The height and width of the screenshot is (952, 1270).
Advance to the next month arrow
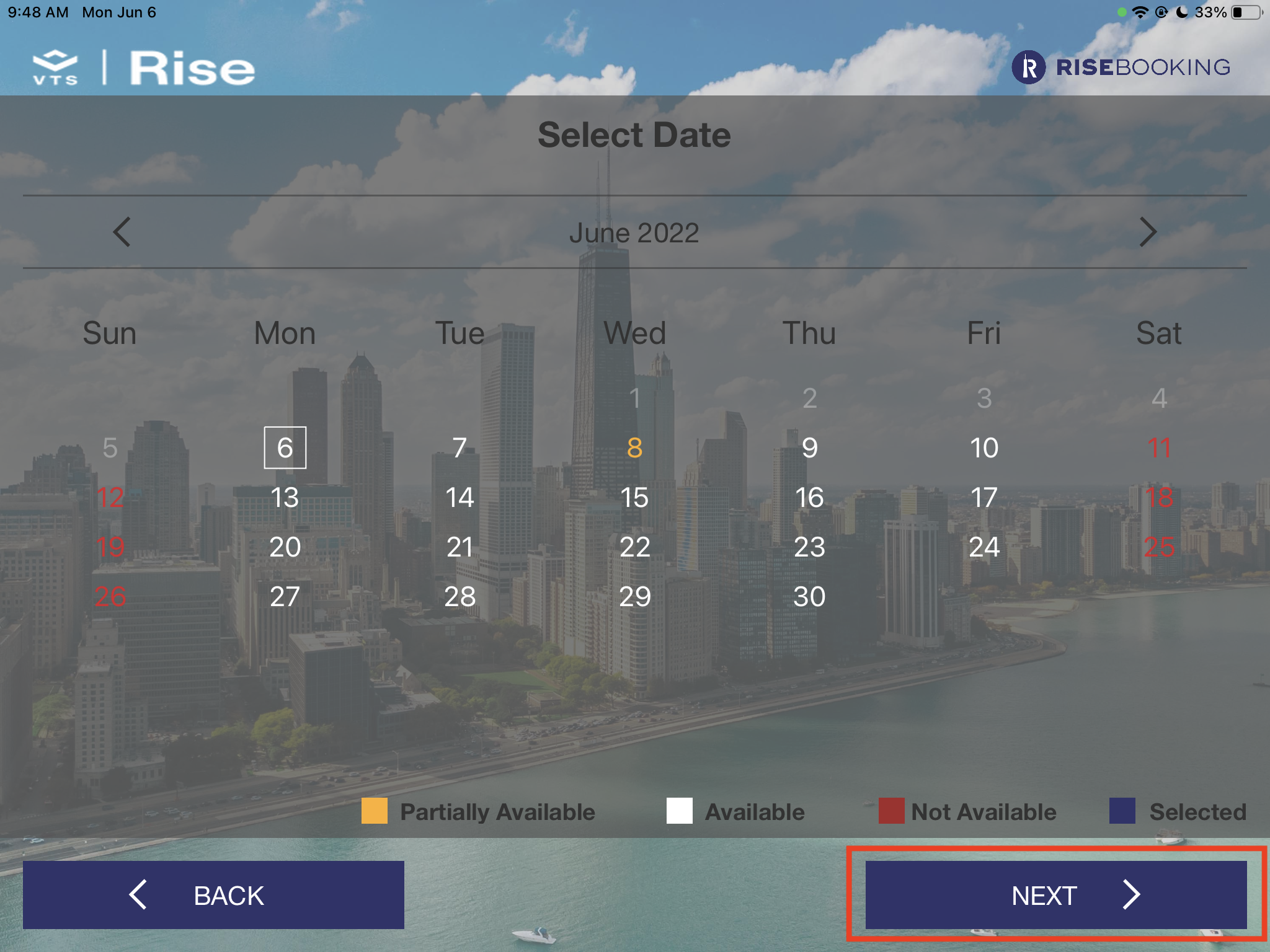tap(1147, 232)
